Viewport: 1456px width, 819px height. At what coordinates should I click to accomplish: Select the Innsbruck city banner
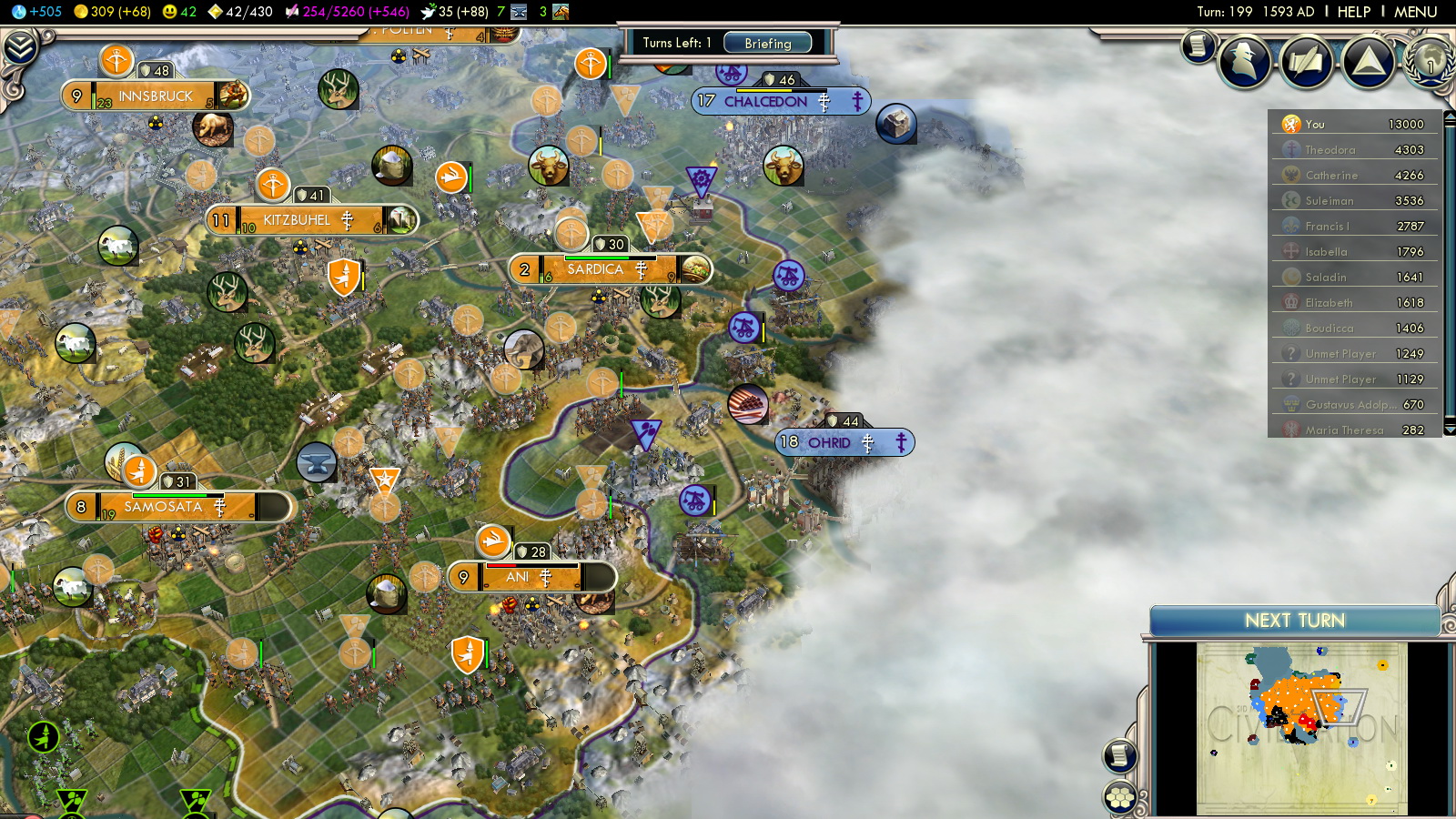[x=156, y=96]
